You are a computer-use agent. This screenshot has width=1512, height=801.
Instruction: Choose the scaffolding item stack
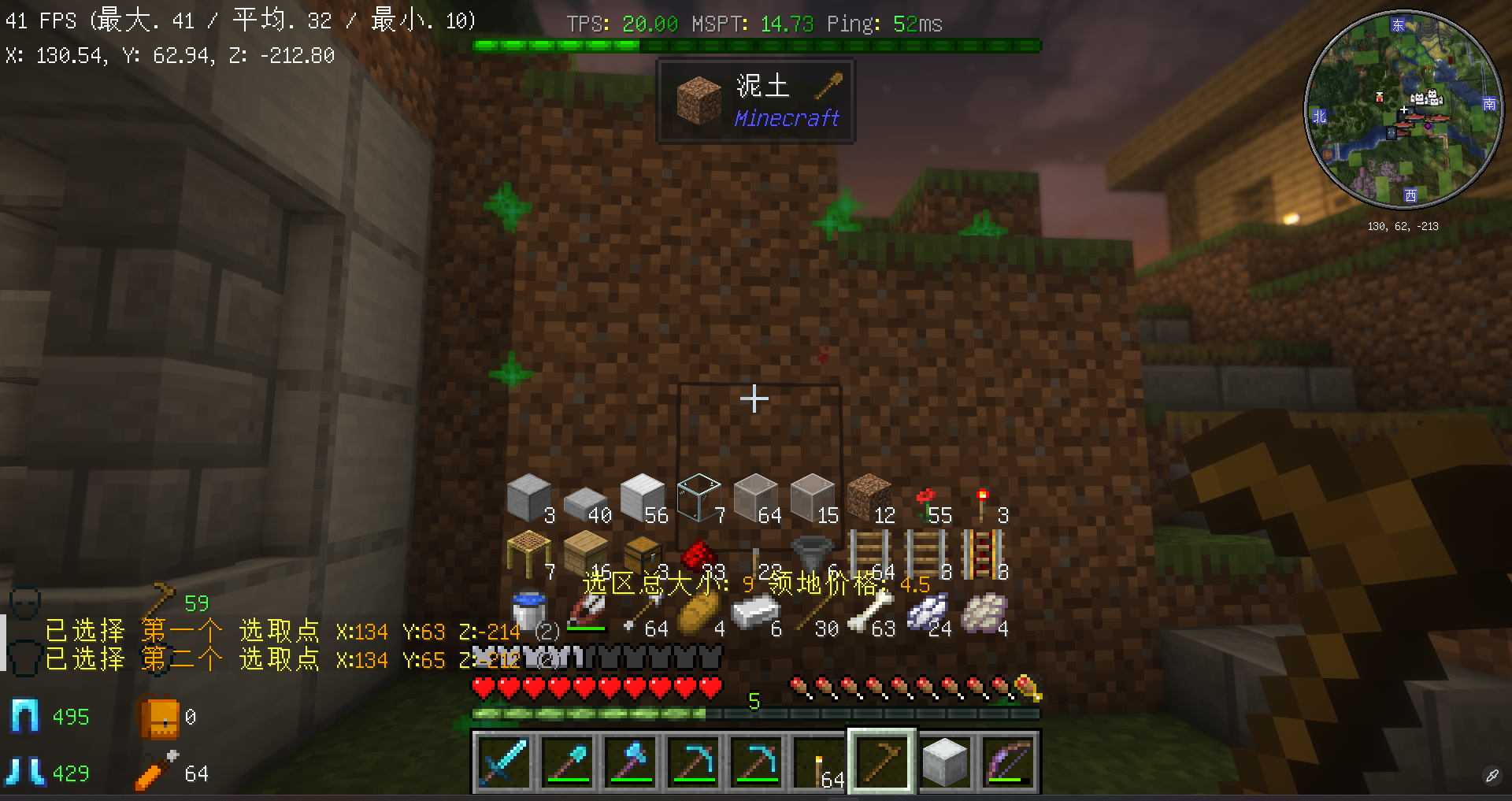528,553
